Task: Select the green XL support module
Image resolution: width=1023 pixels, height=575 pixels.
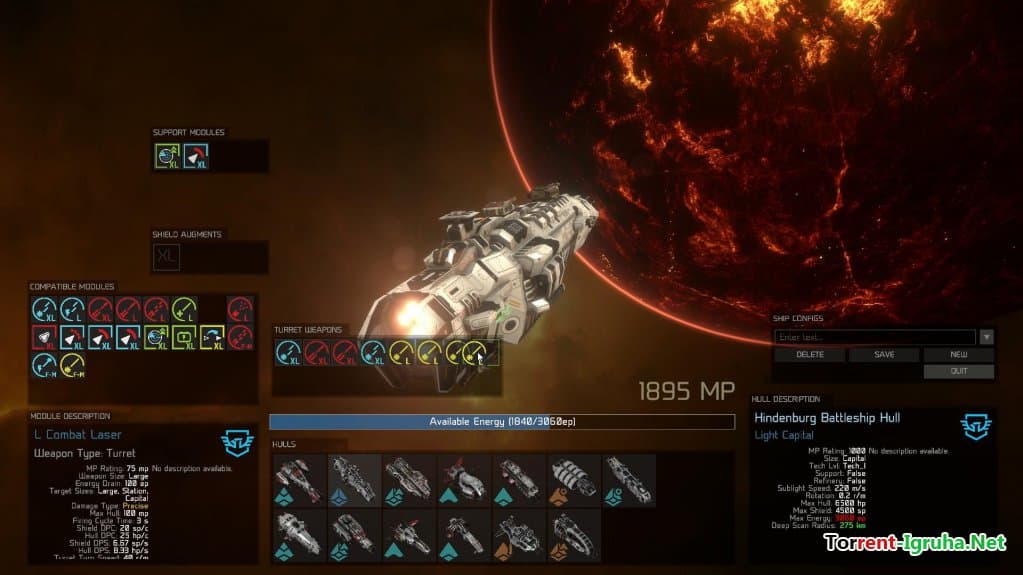Action: pyautogui.click(x=167, y=156)
